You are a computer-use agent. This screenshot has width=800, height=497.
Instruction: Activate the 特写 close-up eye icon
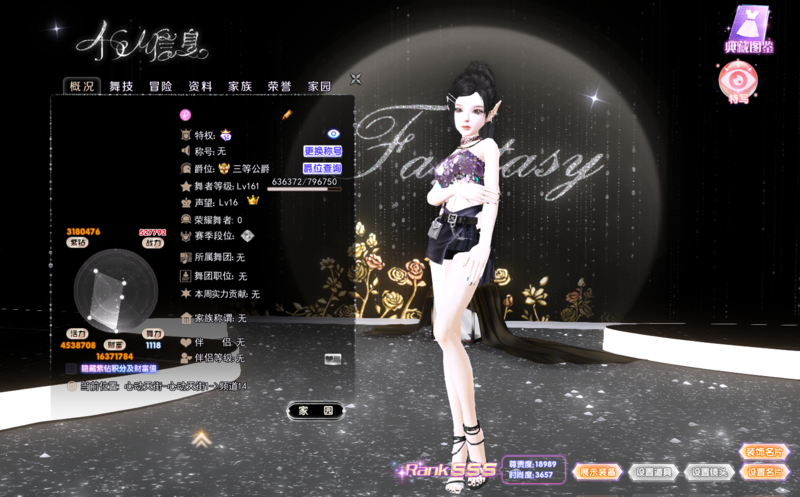click(x=738, y=84)
